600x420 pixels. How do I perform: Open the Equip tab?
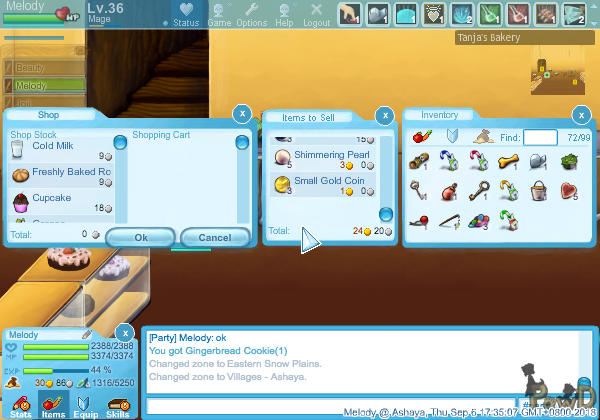[85, 404]
